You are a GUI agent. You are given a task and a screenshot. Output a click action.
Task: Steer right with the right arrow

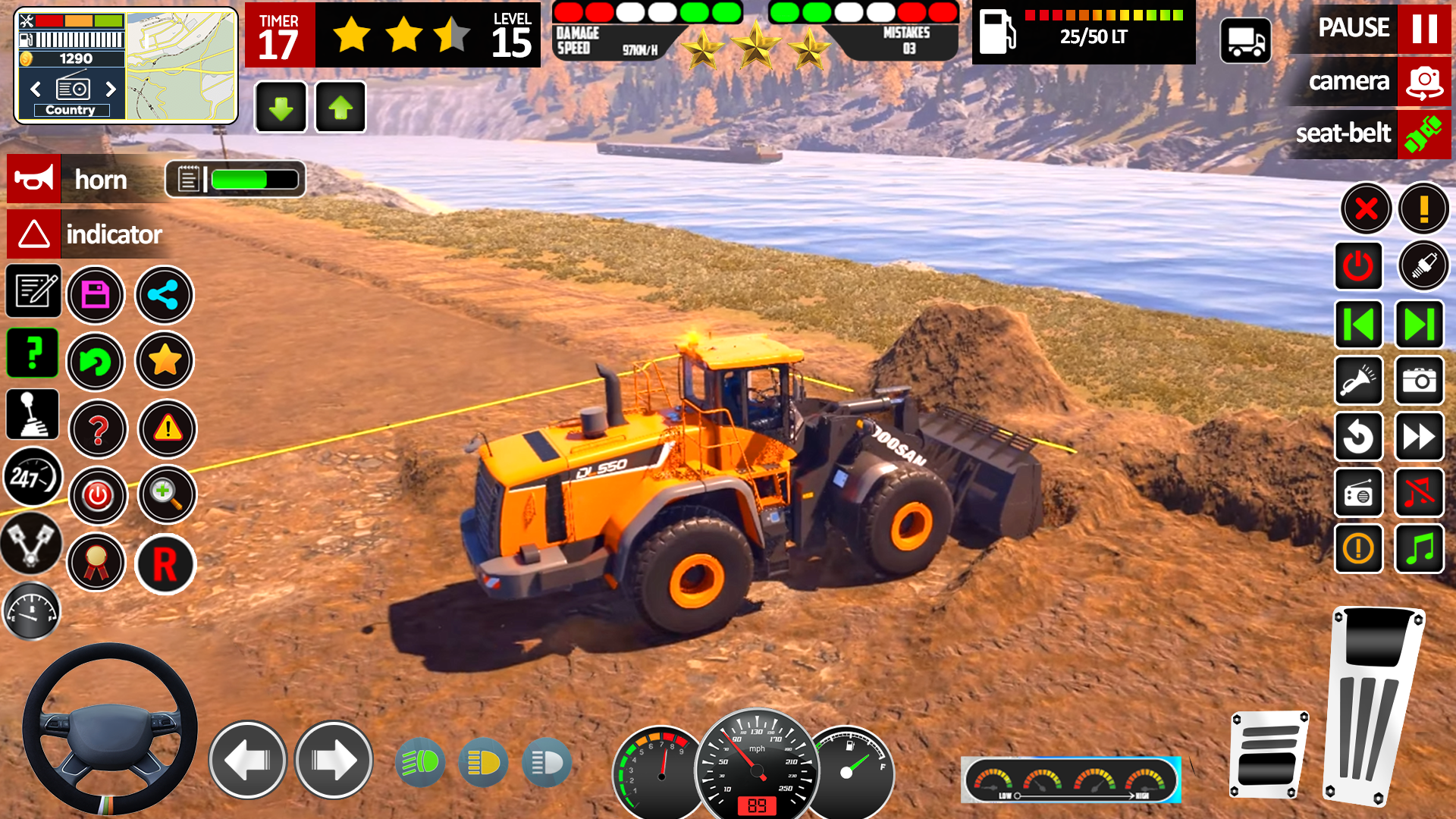334,760
